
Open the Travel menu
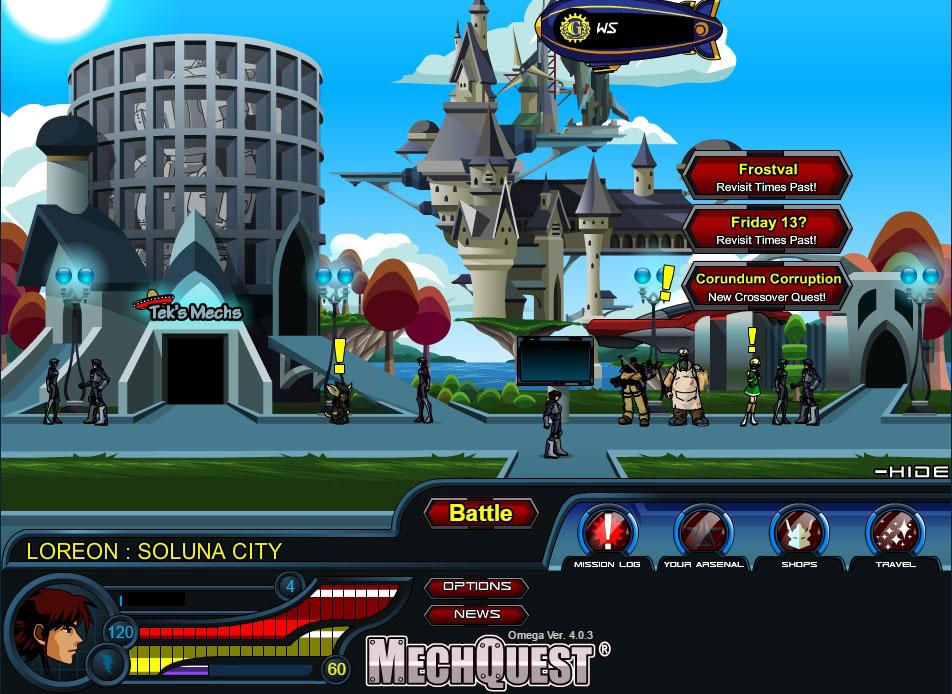pyautogui.click(x=895, y=532)
